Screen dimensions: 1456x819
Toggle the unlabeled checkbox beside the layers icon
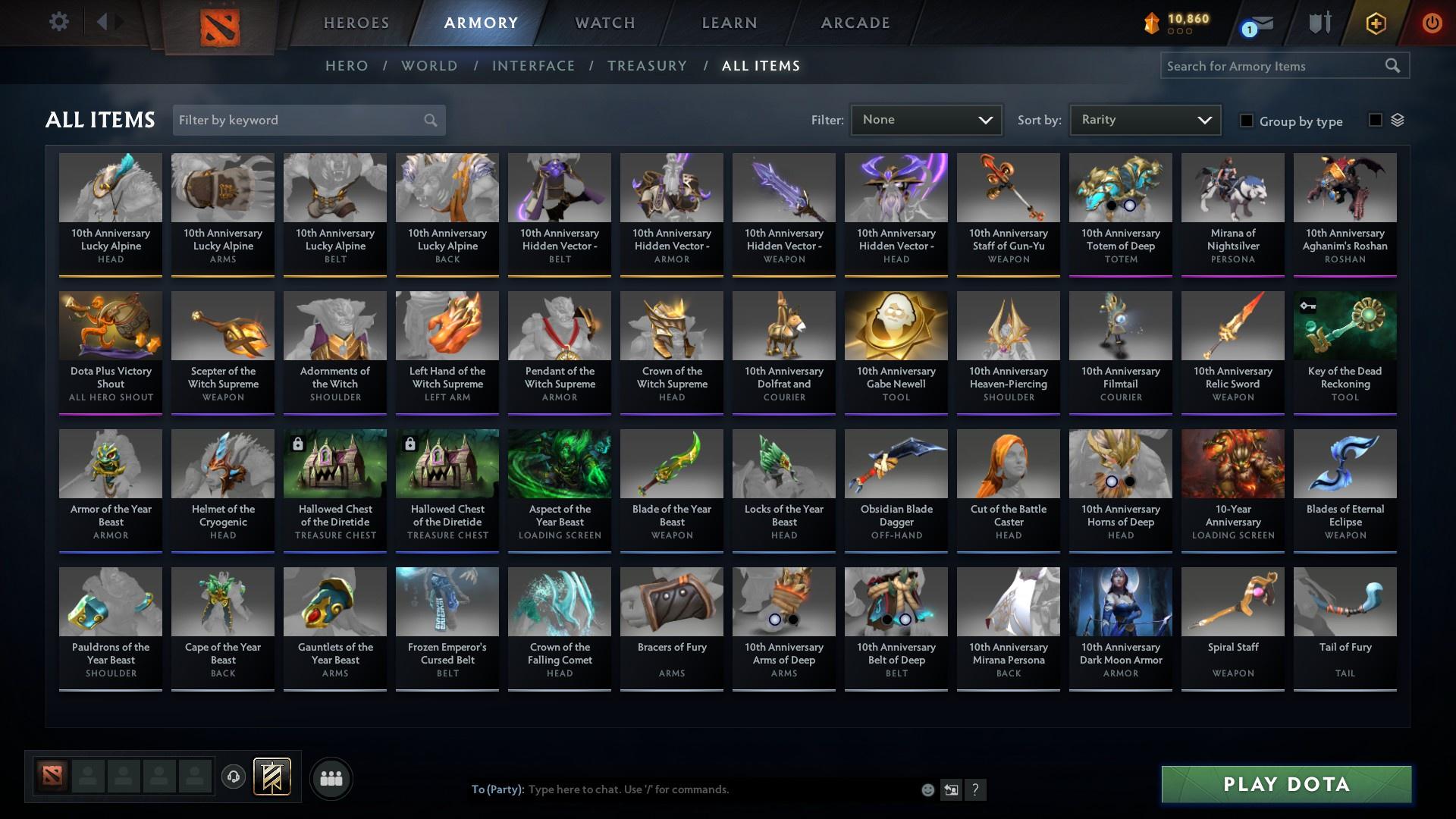pyautogui.click(x=1375, y=120)
